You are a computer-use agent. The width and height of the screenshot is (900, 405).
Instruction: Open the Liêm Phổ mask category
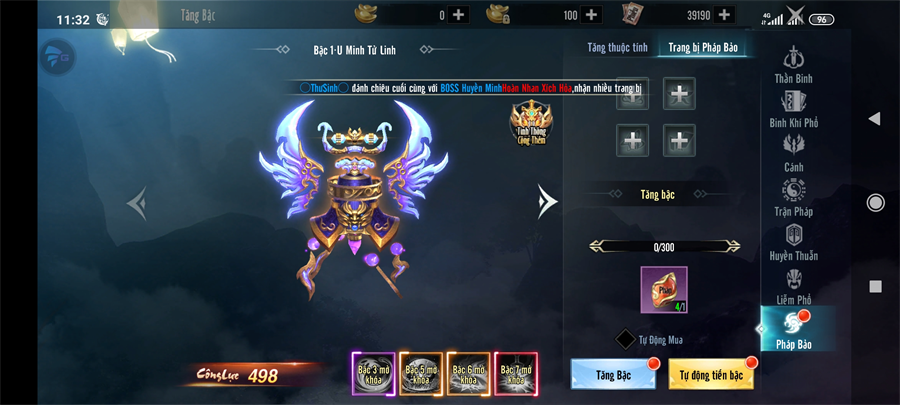pyautogui.click(x=794, y=285)
